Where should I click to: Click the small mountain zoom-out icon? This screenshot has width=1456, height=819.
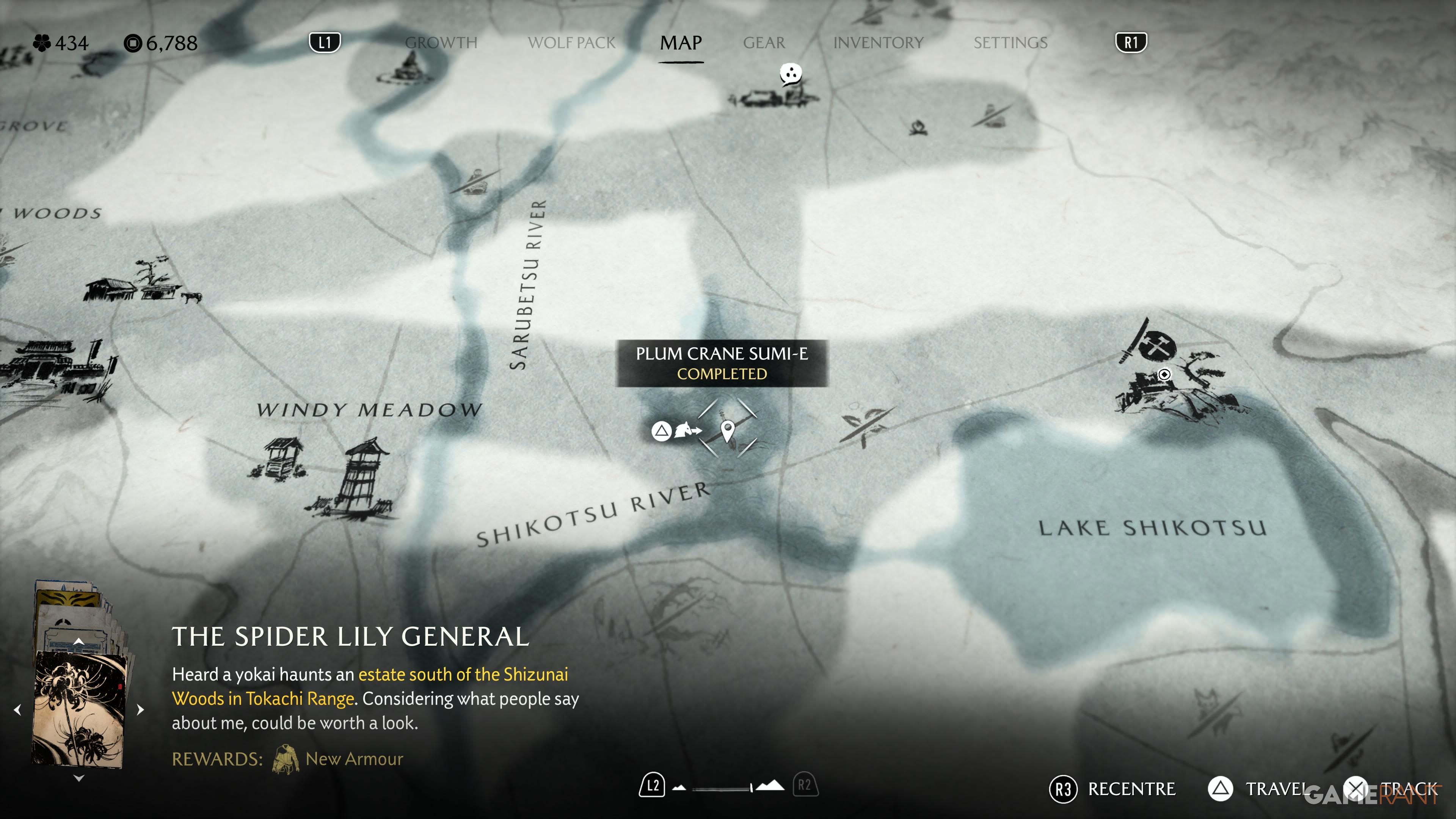pyautogui.click(x=679, y=788)
